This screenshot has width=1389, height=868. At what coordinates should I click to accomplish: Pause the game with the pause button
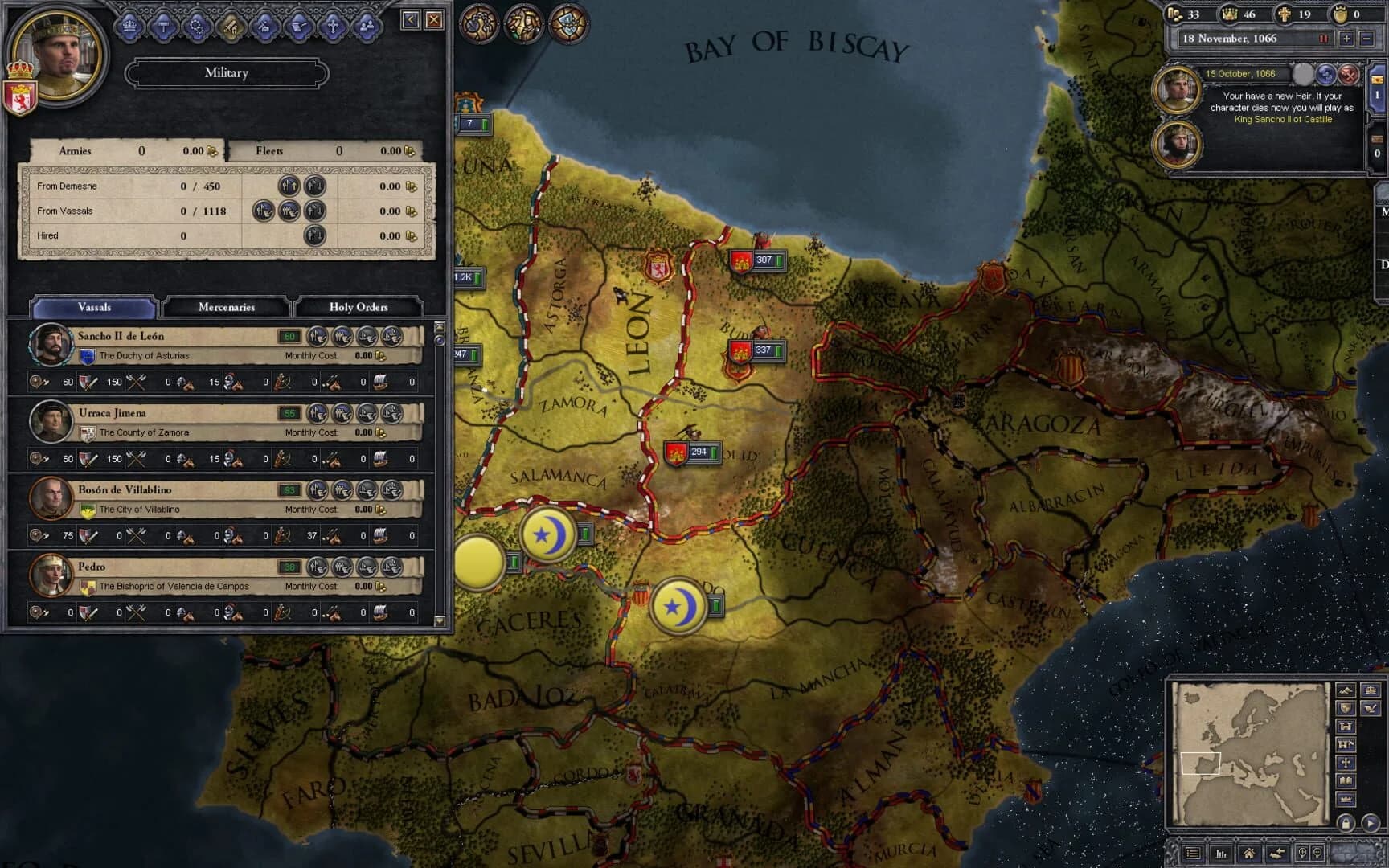pos(1323,39)
